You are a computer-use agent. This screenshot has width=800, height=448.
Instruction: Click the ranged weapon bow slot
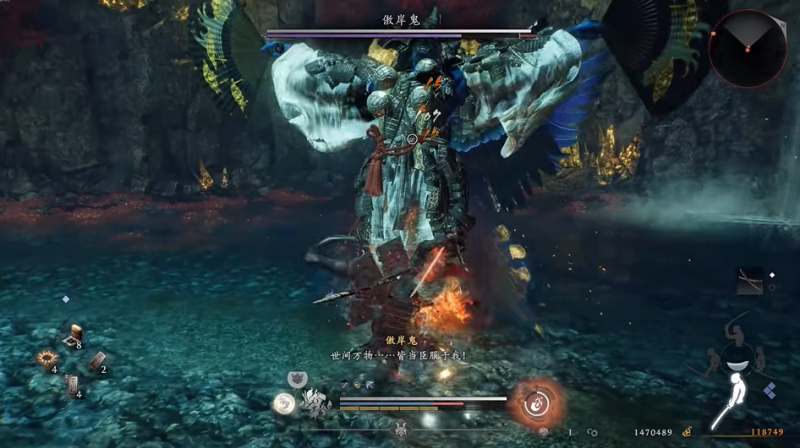pos(749,281)
